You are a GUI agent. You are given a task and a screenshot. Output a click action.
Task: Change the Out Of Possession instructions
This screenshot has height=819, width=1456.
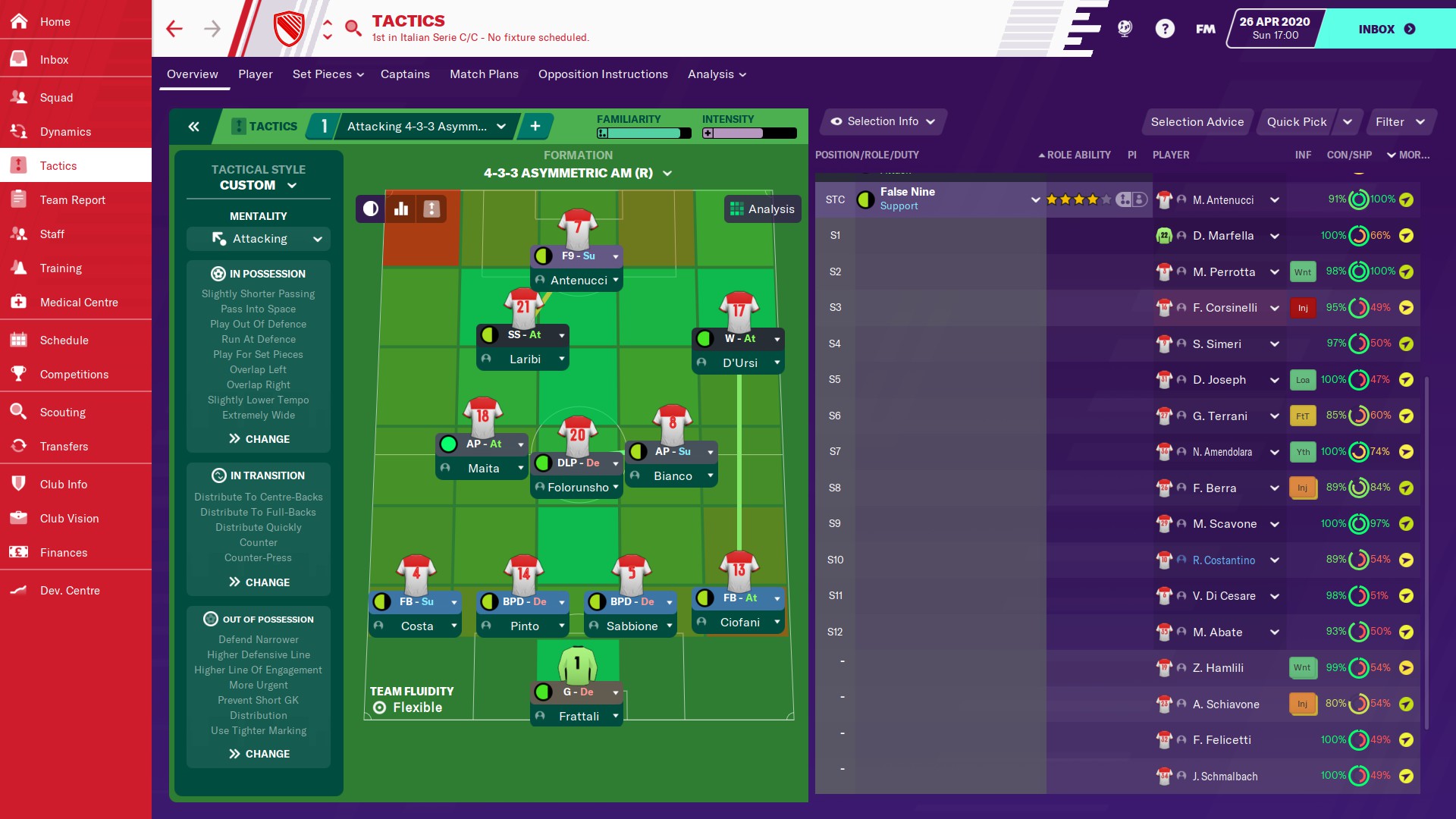pos(259,754)
